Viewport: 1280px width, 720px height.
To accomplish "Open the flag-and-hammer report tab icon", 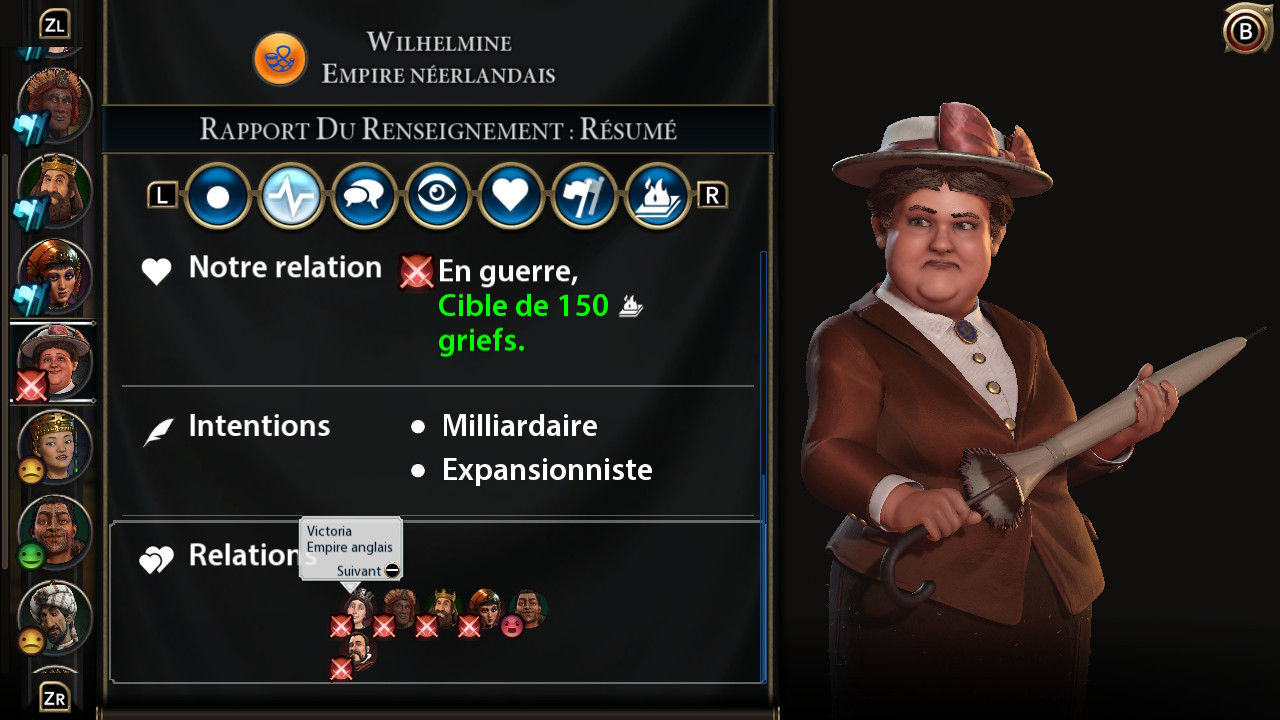I will click(584, 196).
